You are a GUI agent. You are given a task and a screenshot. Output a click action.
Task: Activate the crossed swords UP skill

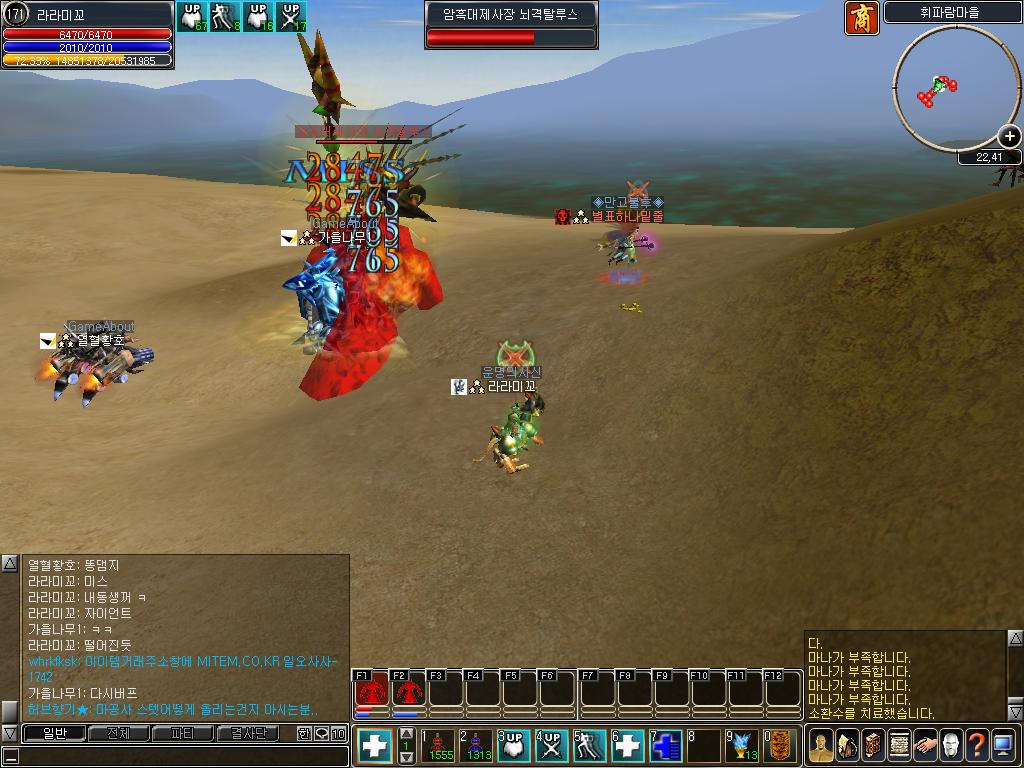[552, 746]
